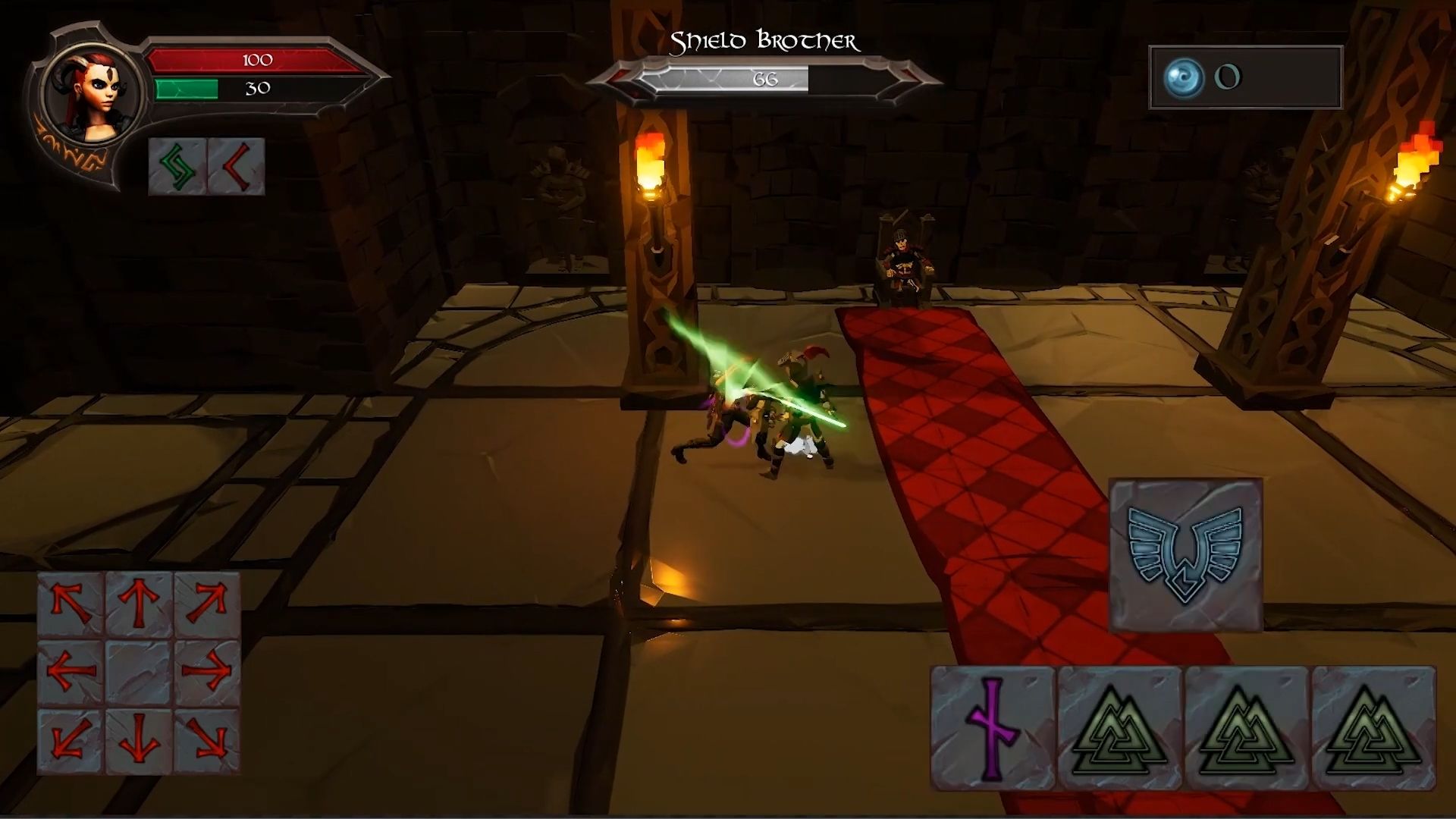Tap the down arrow movement rune
Screen dimensions: 1456x819
[x=139, y=739]
